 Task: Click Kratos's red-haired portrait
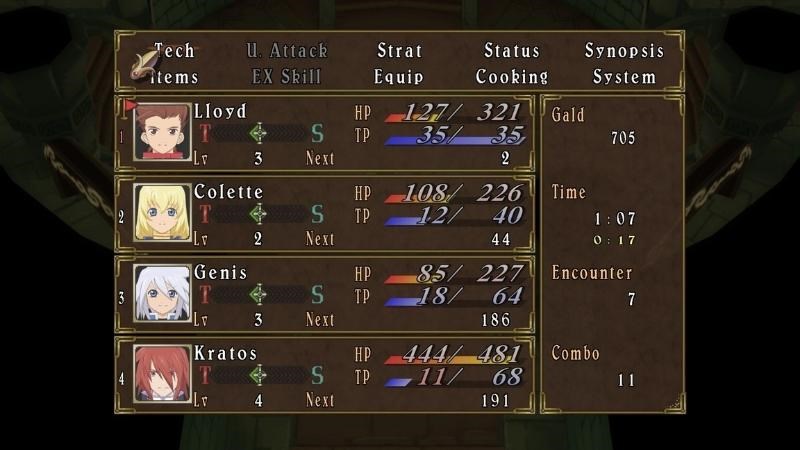[162, 375]
